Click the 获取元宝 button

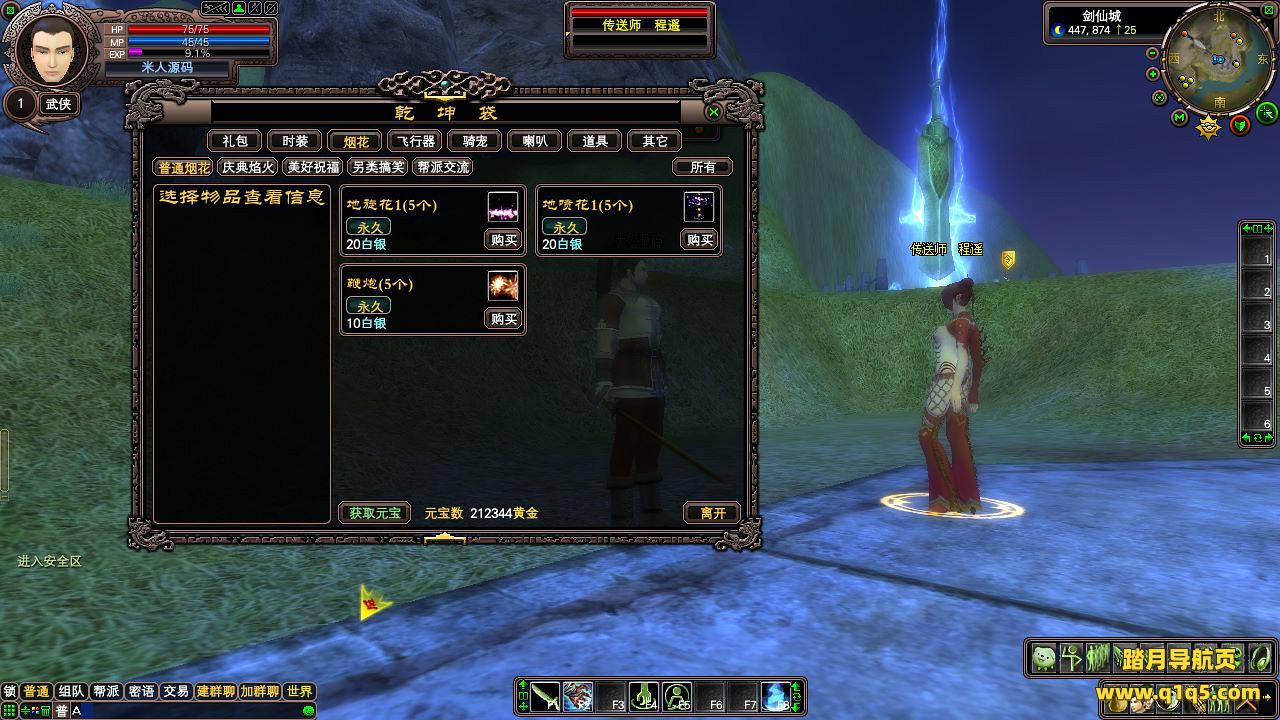click(x=374, y=513)
